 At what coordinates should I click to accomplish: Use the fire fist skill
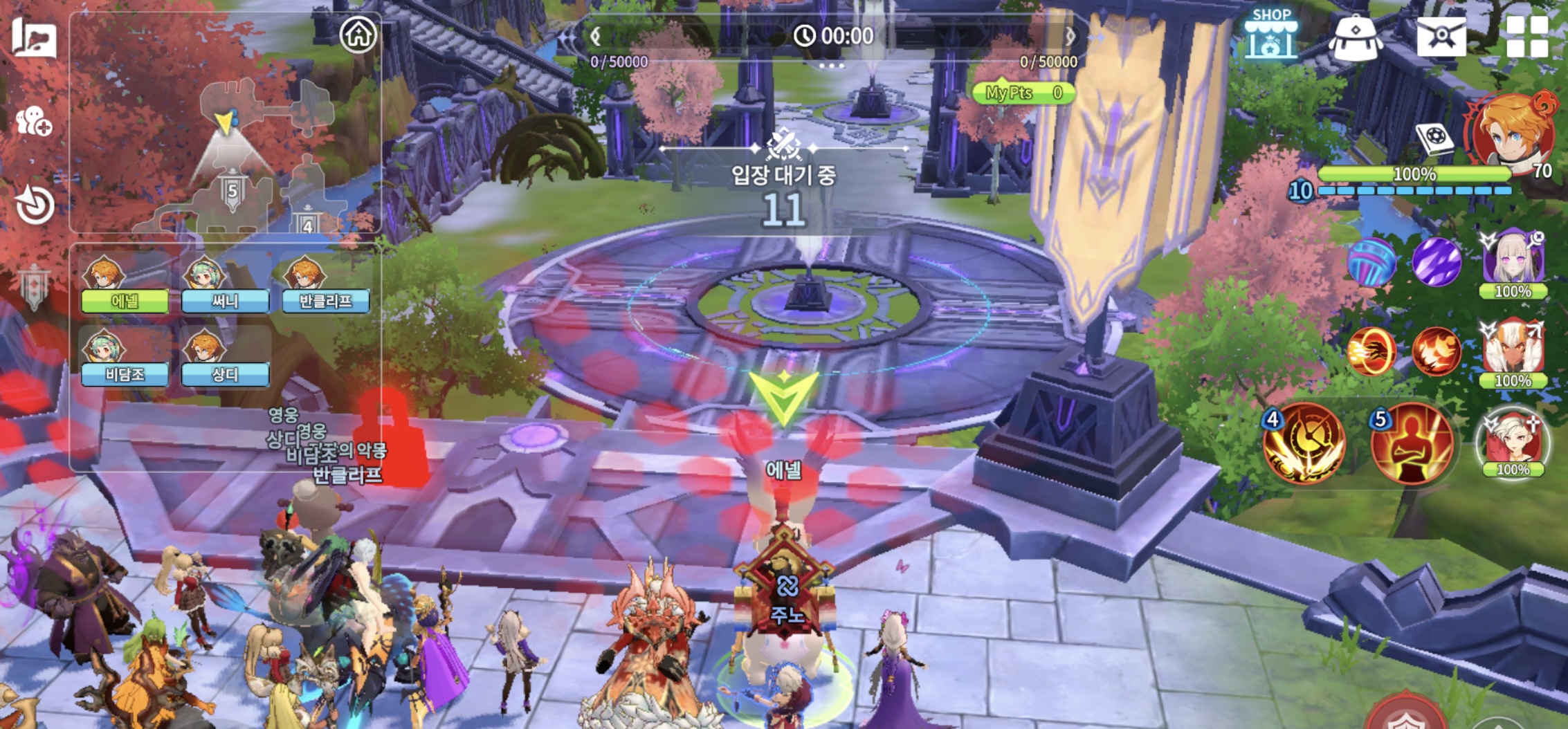pos(1371,351)
